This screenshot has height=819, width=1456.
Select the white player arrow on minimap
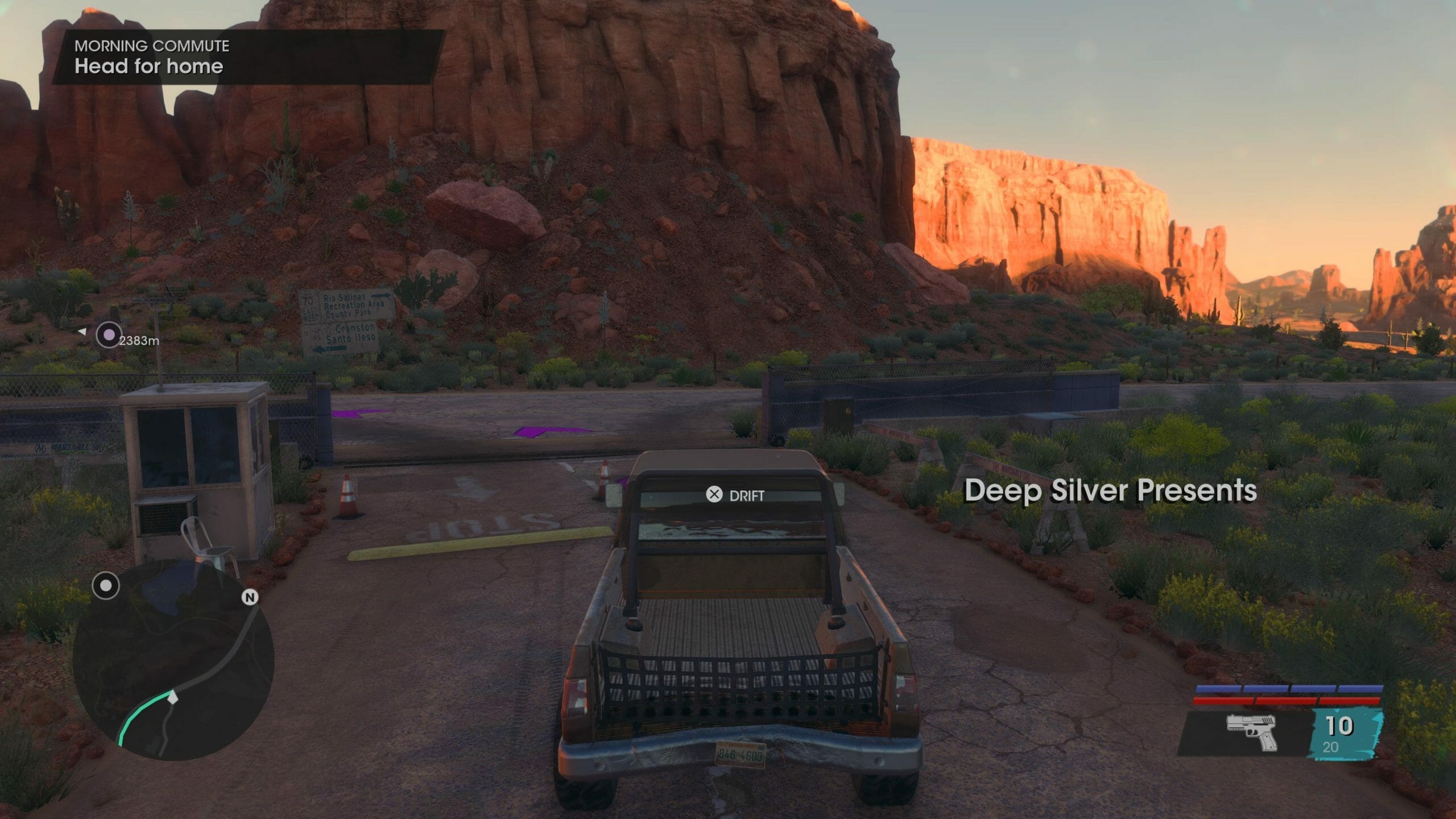(x=173, y=697)
